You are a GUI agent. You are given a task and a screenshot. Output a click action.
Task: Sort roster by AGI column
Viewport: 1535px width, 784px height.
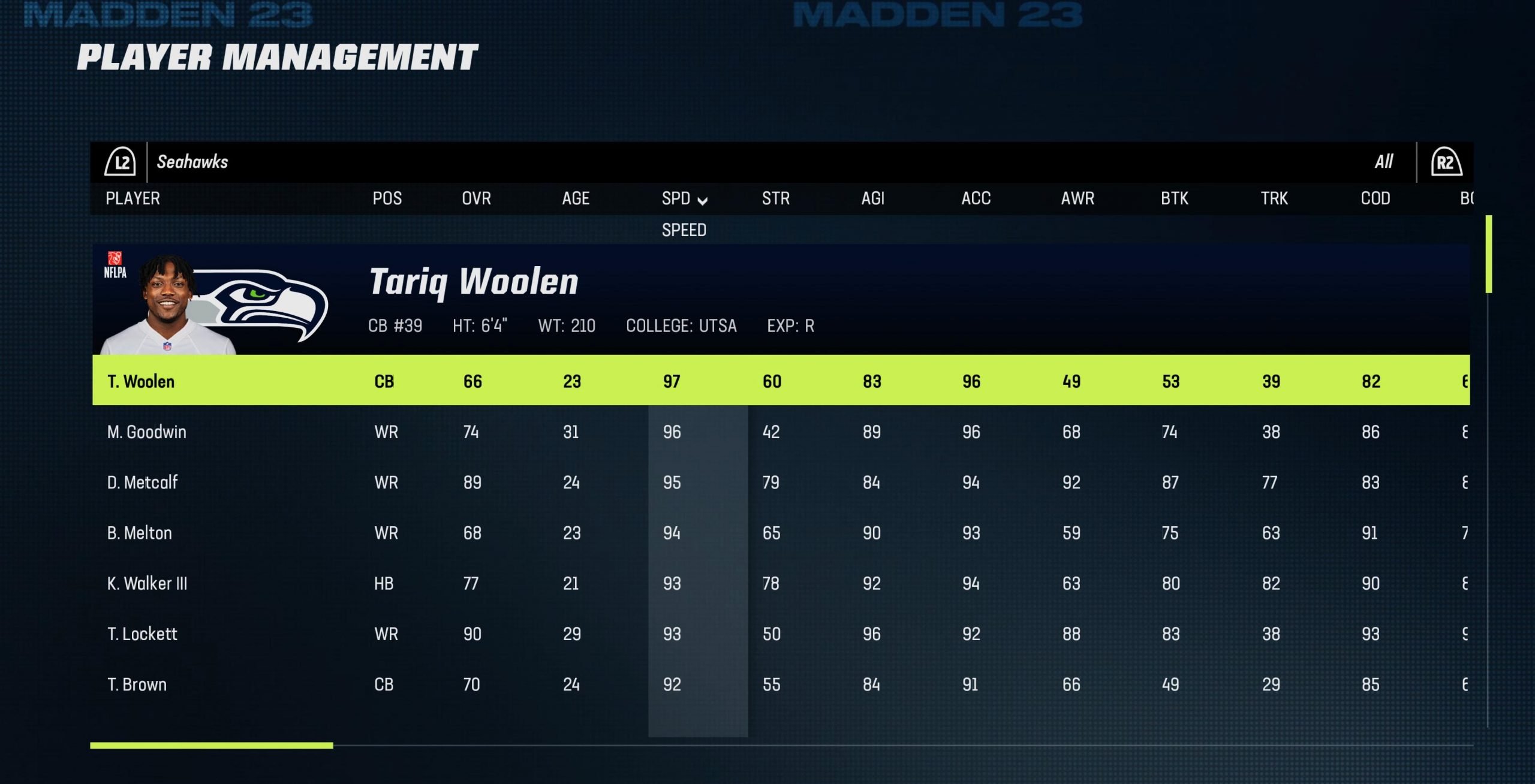[872, 198]
